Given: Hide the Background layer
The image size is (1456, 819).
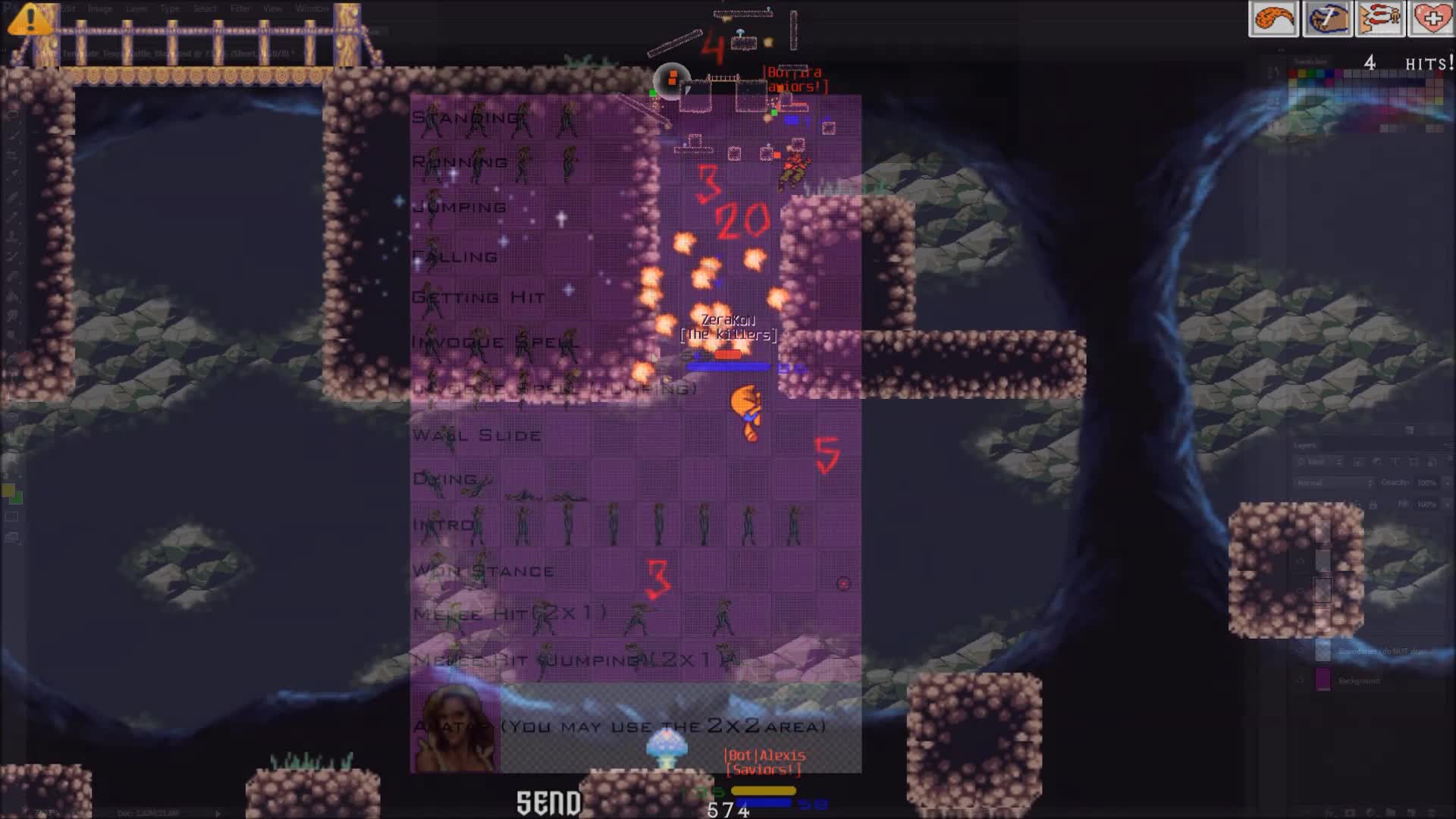Looking at the screenshot, I should (x=1301, y=681).
